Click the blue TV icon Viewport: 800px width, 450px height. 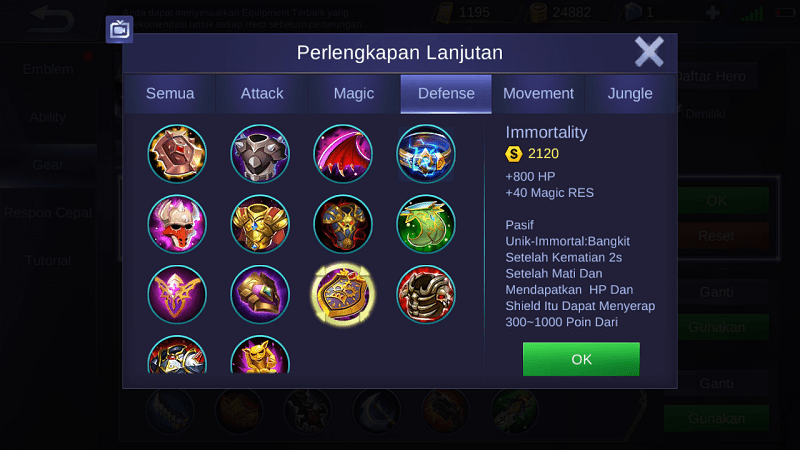click(x=120, y=29)
